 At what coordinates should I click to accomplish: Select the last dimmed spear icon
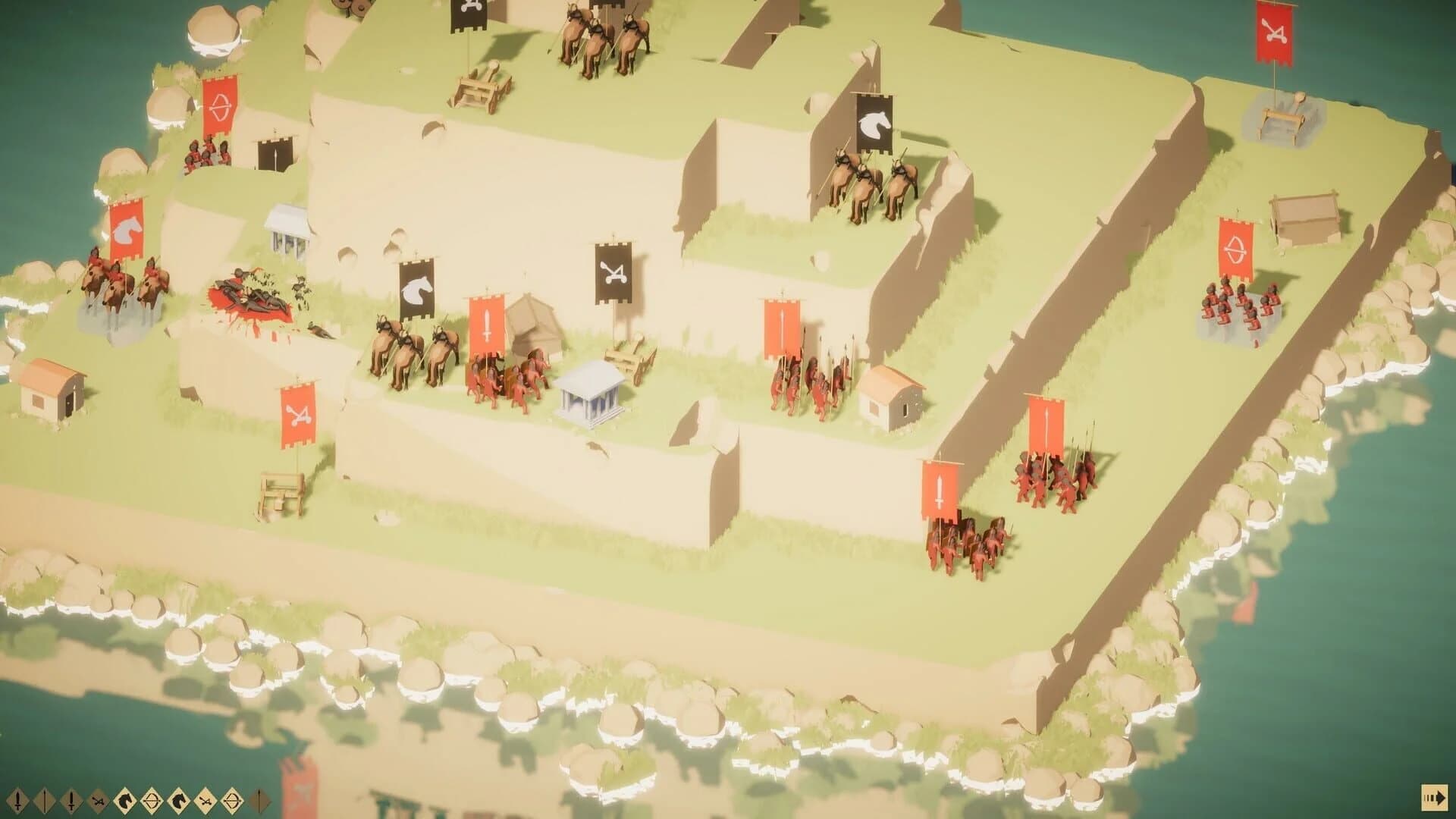click(x=259, y=801)
